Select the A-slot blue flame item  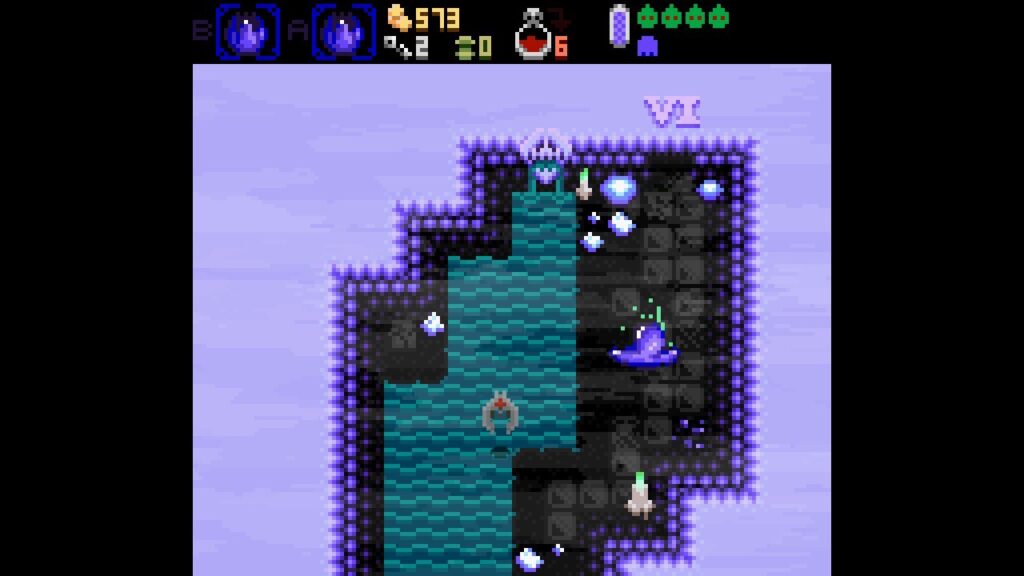tap(344, 31)
